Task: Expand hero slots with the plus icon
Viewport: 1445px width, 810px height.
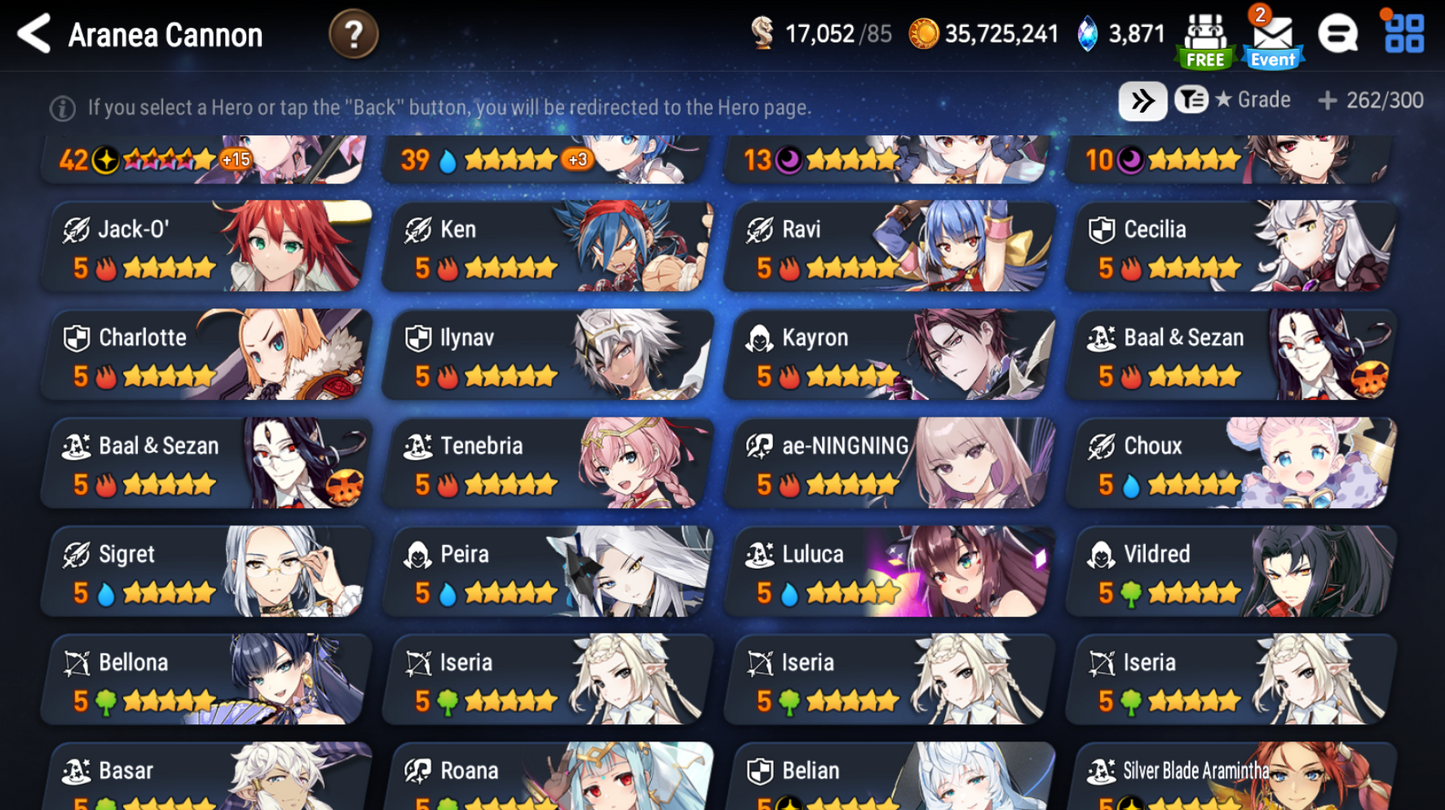Action: point(1327,100)
